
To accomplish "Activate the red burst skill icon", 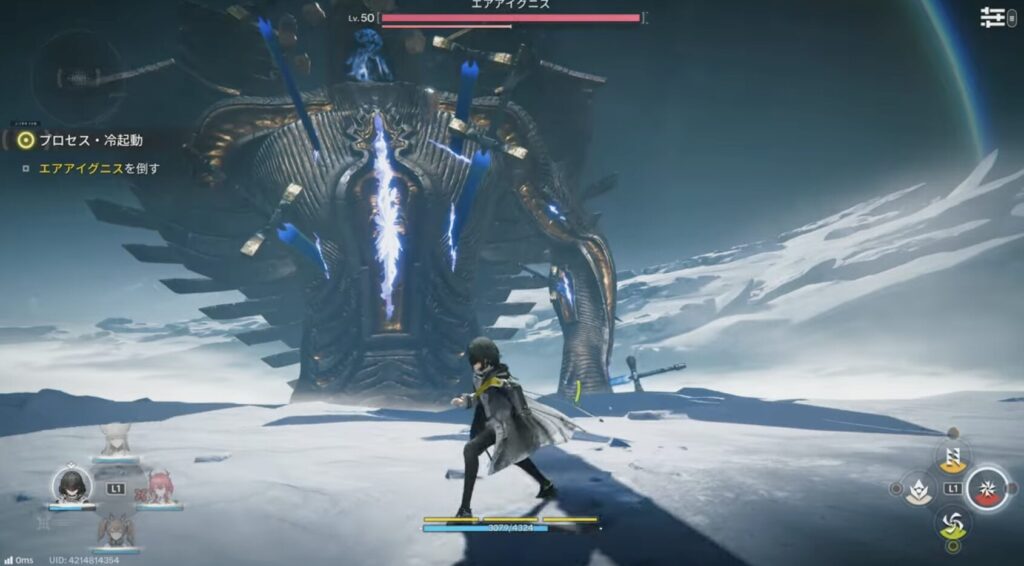I will (987, 487).
